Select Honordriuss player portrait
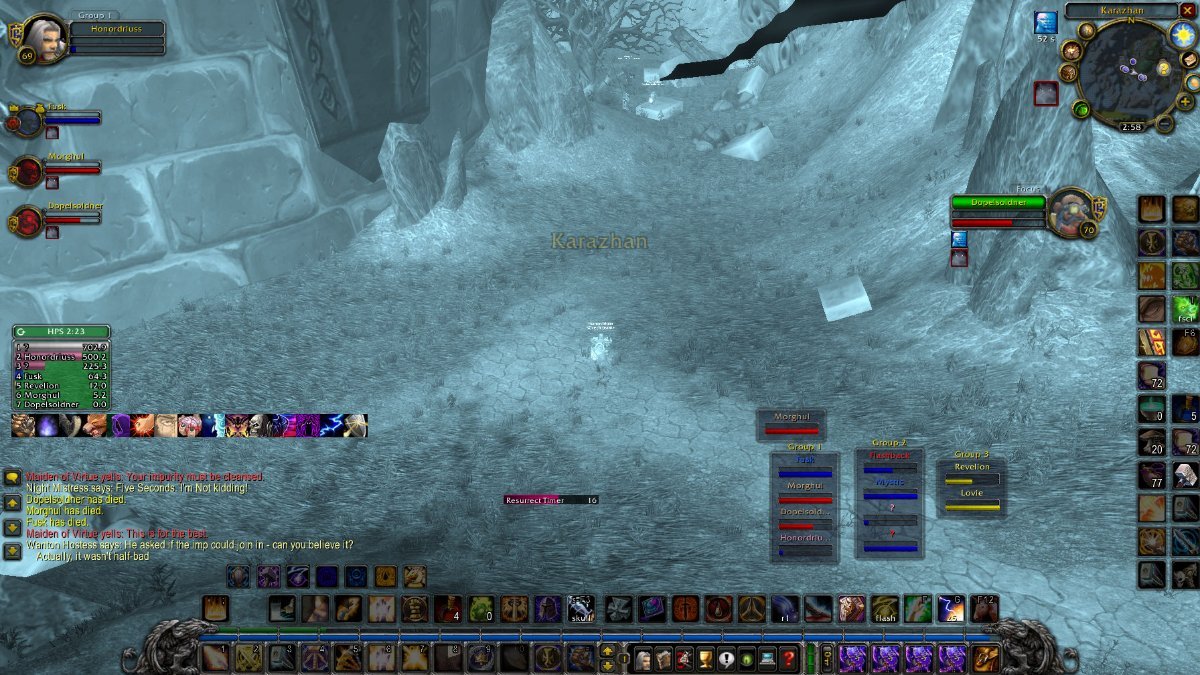The height and width of the screenshot is (675, 1200). 40,39
